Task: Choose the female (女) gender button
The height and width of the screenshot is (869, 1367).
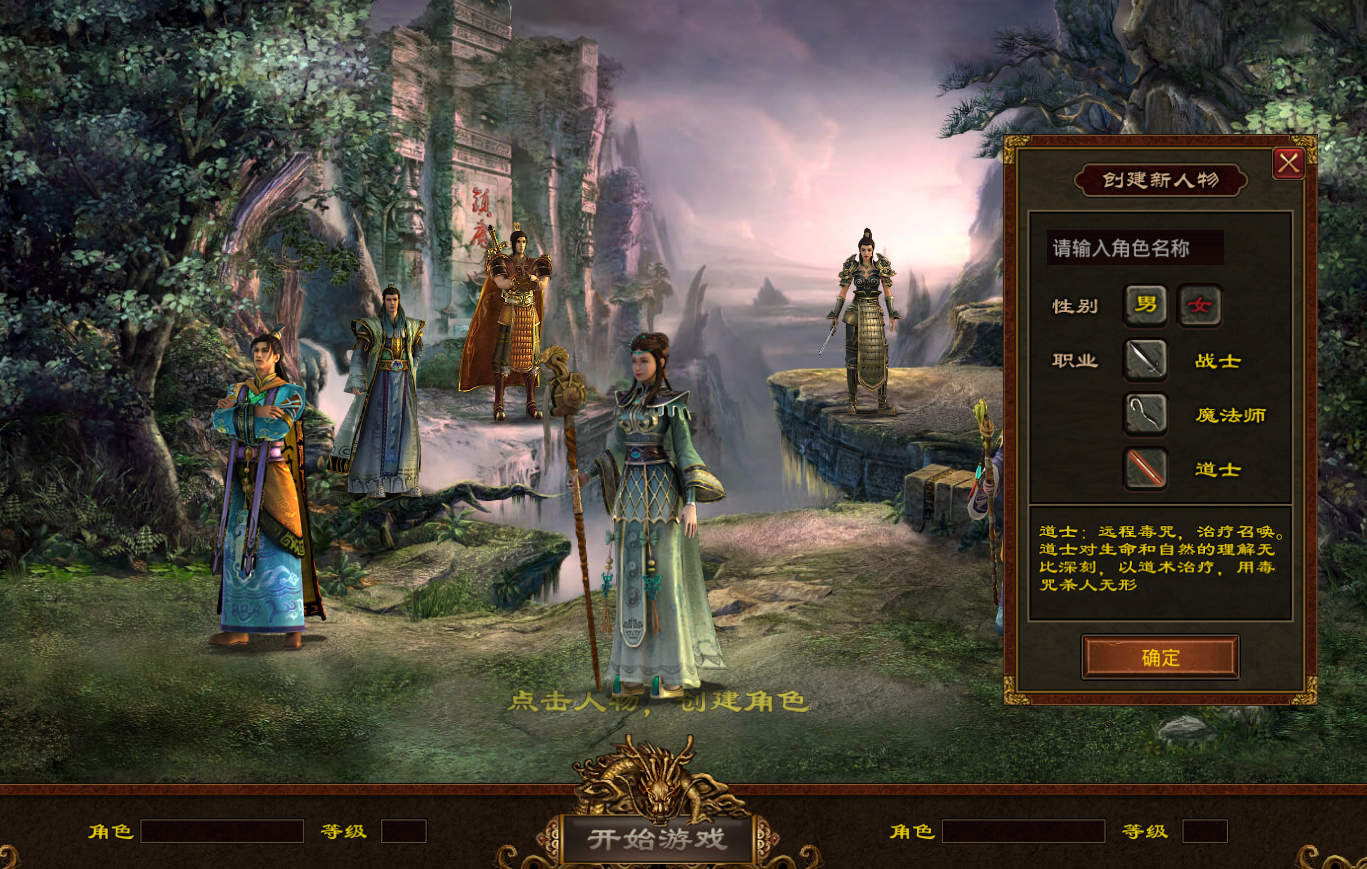Action: coord(1199,305)
